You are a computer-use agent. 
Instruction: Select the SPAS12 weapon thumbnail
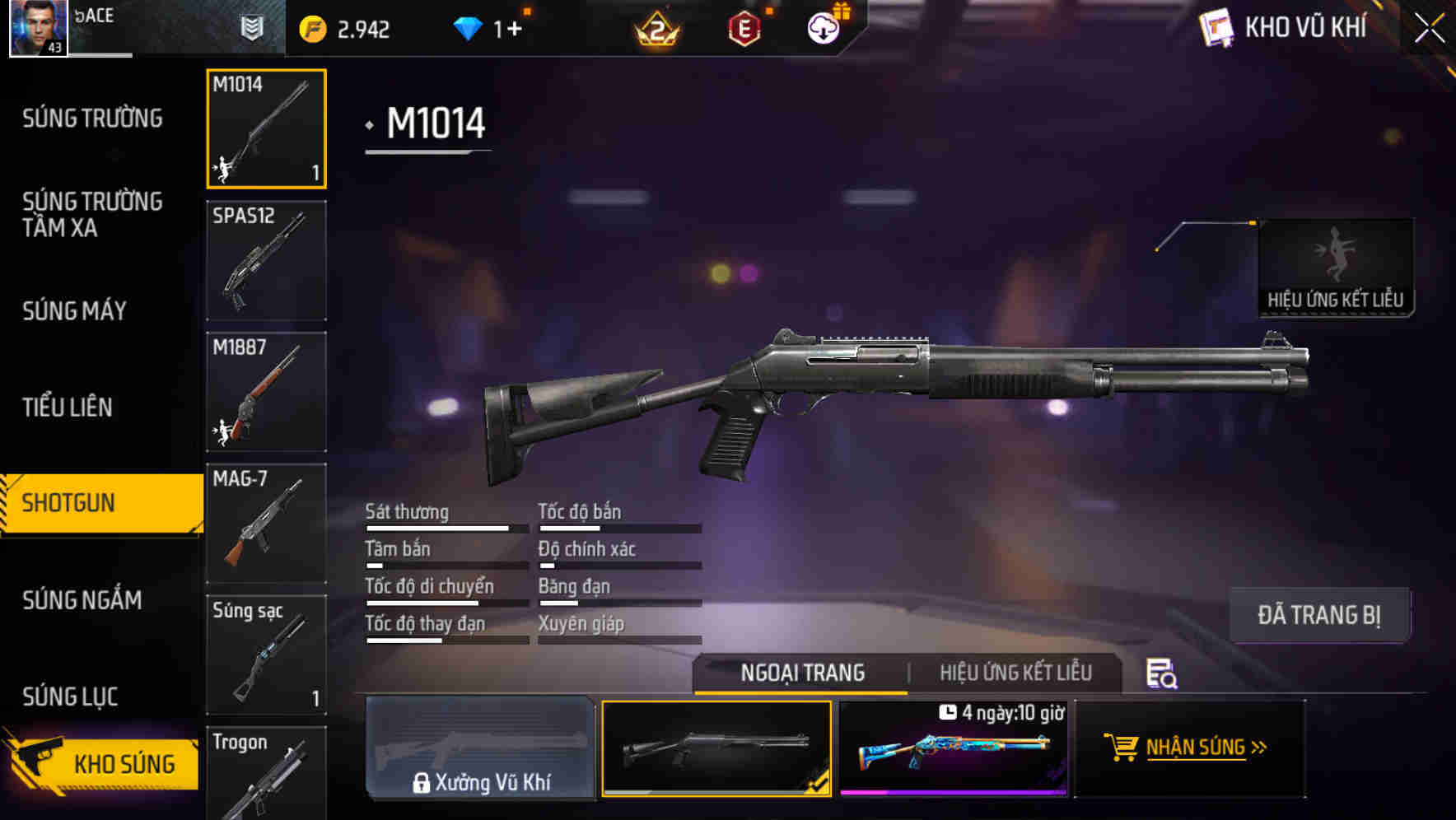point(266,259)
